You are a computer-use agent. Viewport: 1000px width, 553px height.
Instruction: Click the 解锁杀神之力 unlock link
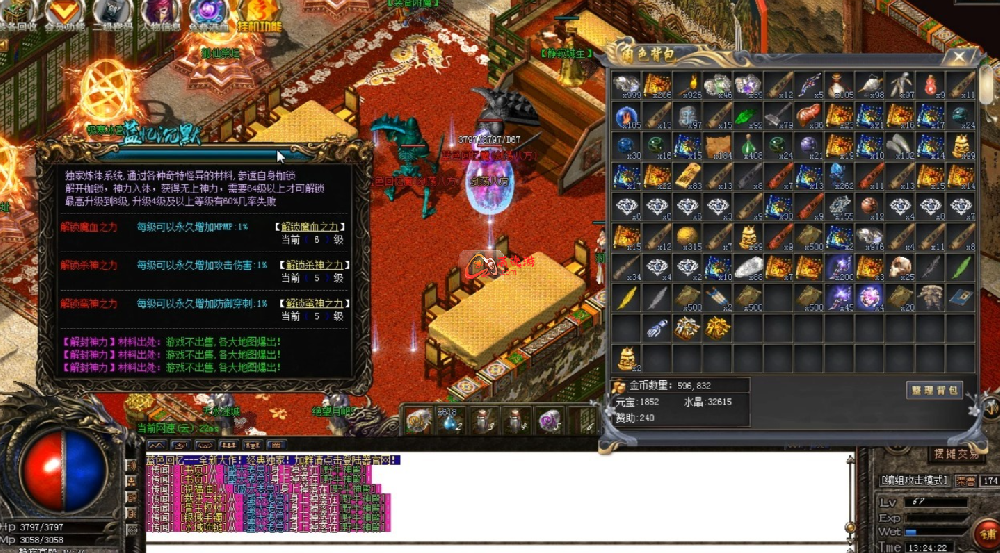click(310, 265)
